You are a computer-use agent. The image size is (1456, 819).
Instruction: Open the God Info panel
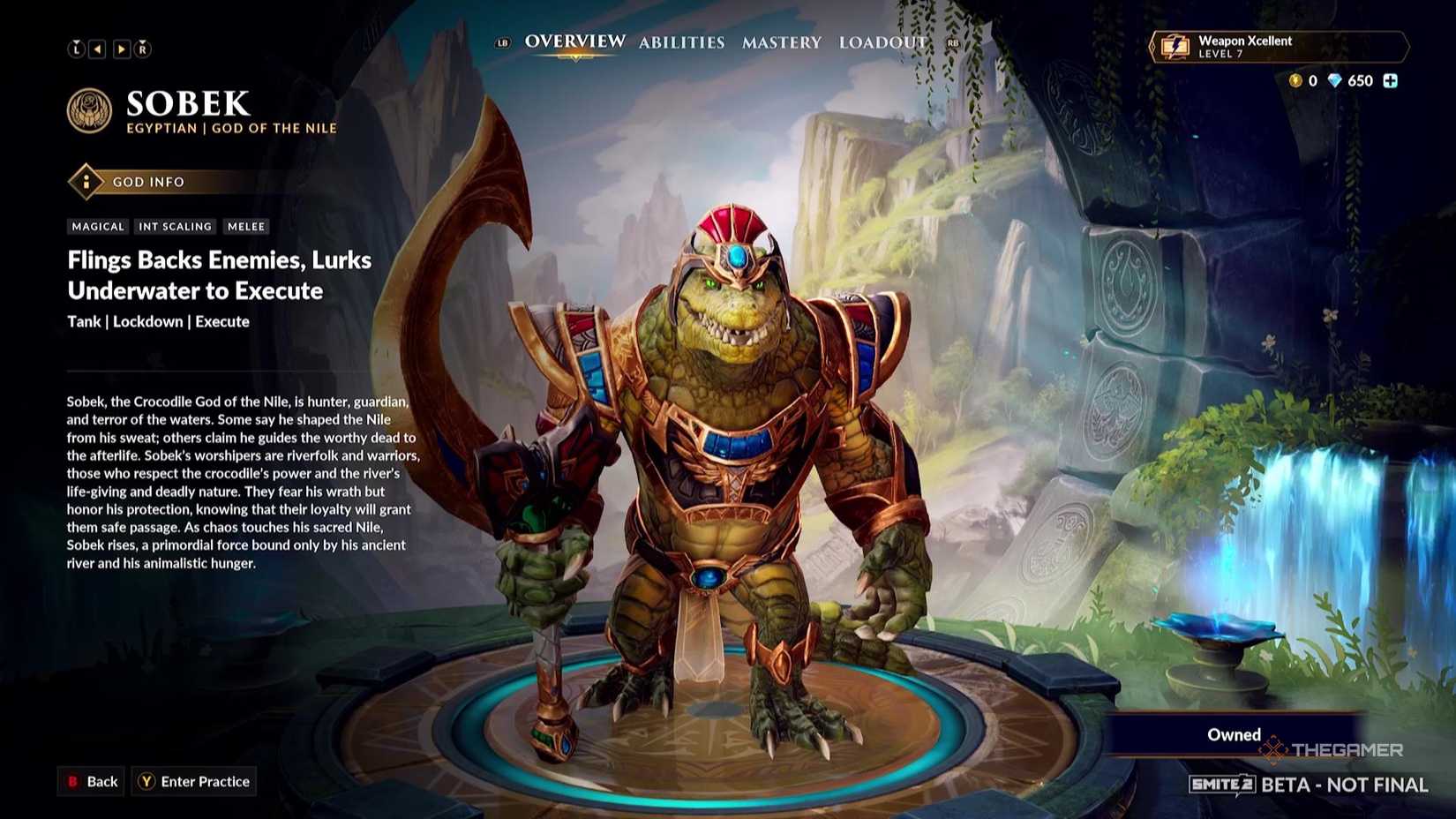(x=147, y=182)
